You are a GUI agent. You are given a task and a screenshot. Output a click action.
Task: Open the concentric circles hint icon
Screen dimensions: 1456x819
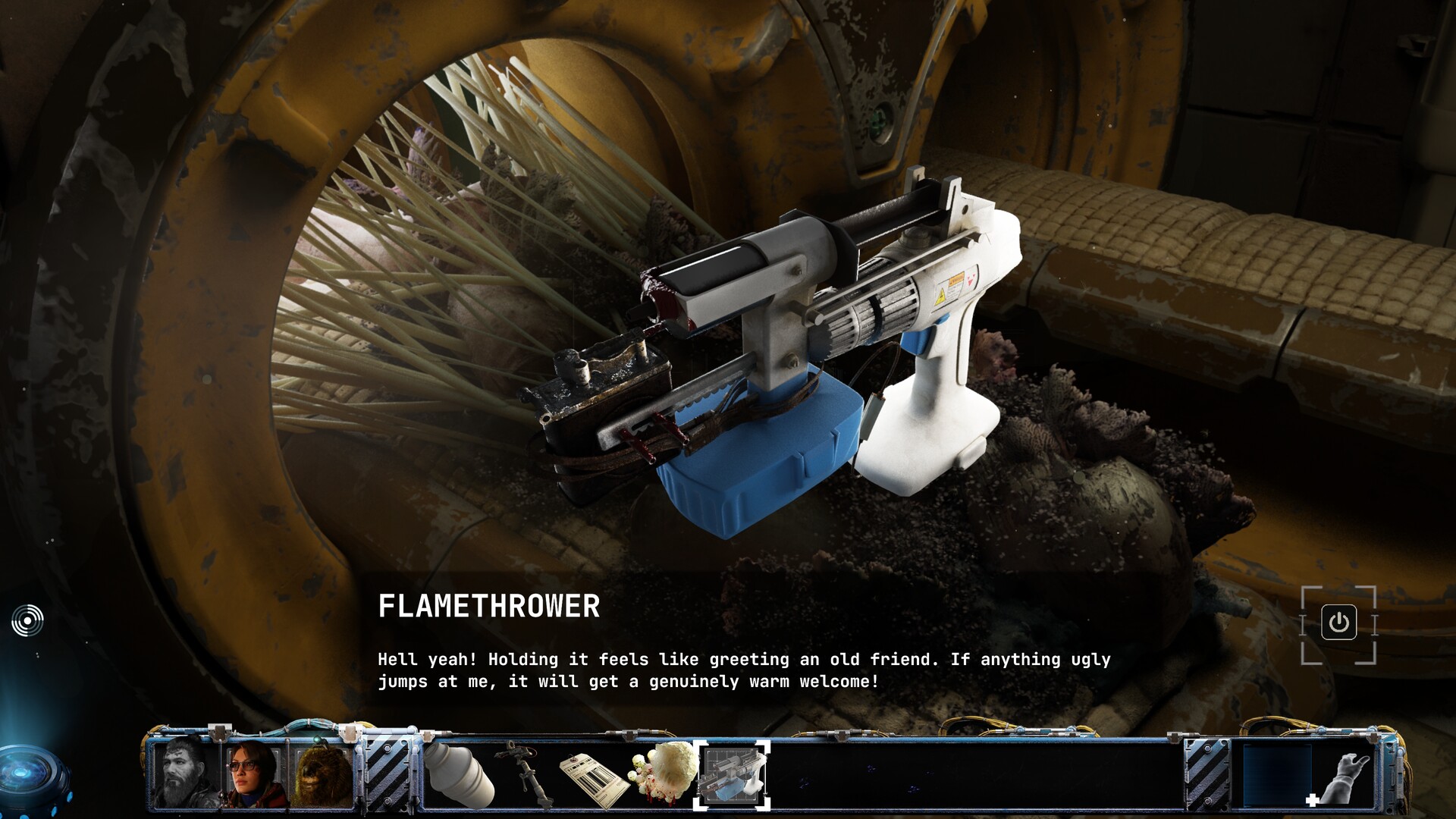[28, 620]
